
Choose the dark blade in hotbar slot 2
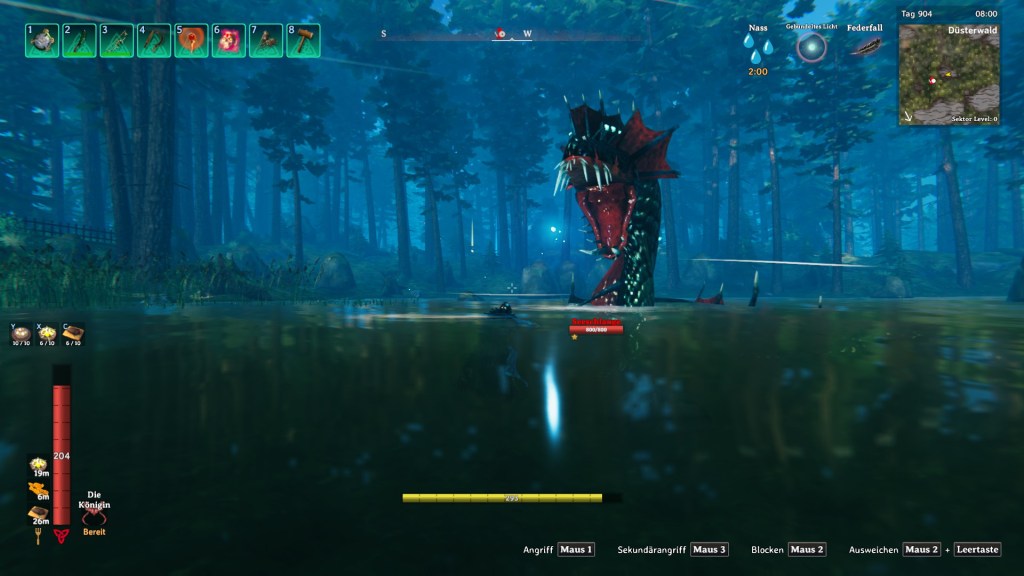[79, 40]
